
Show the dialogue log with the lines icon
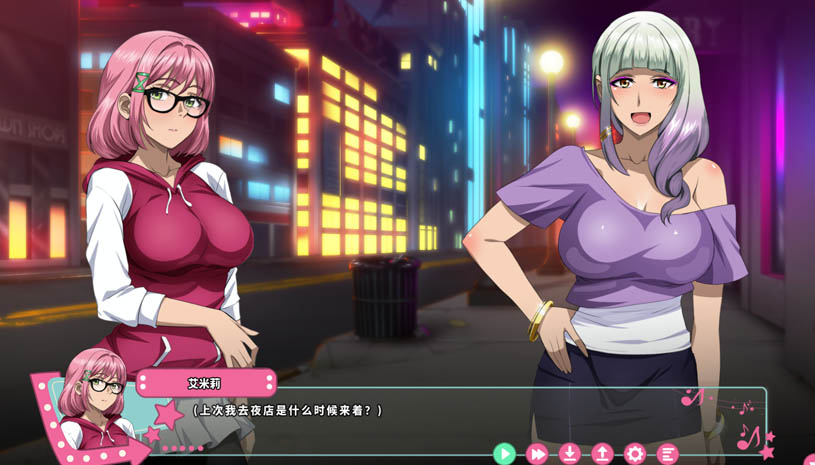coord(667,454)
